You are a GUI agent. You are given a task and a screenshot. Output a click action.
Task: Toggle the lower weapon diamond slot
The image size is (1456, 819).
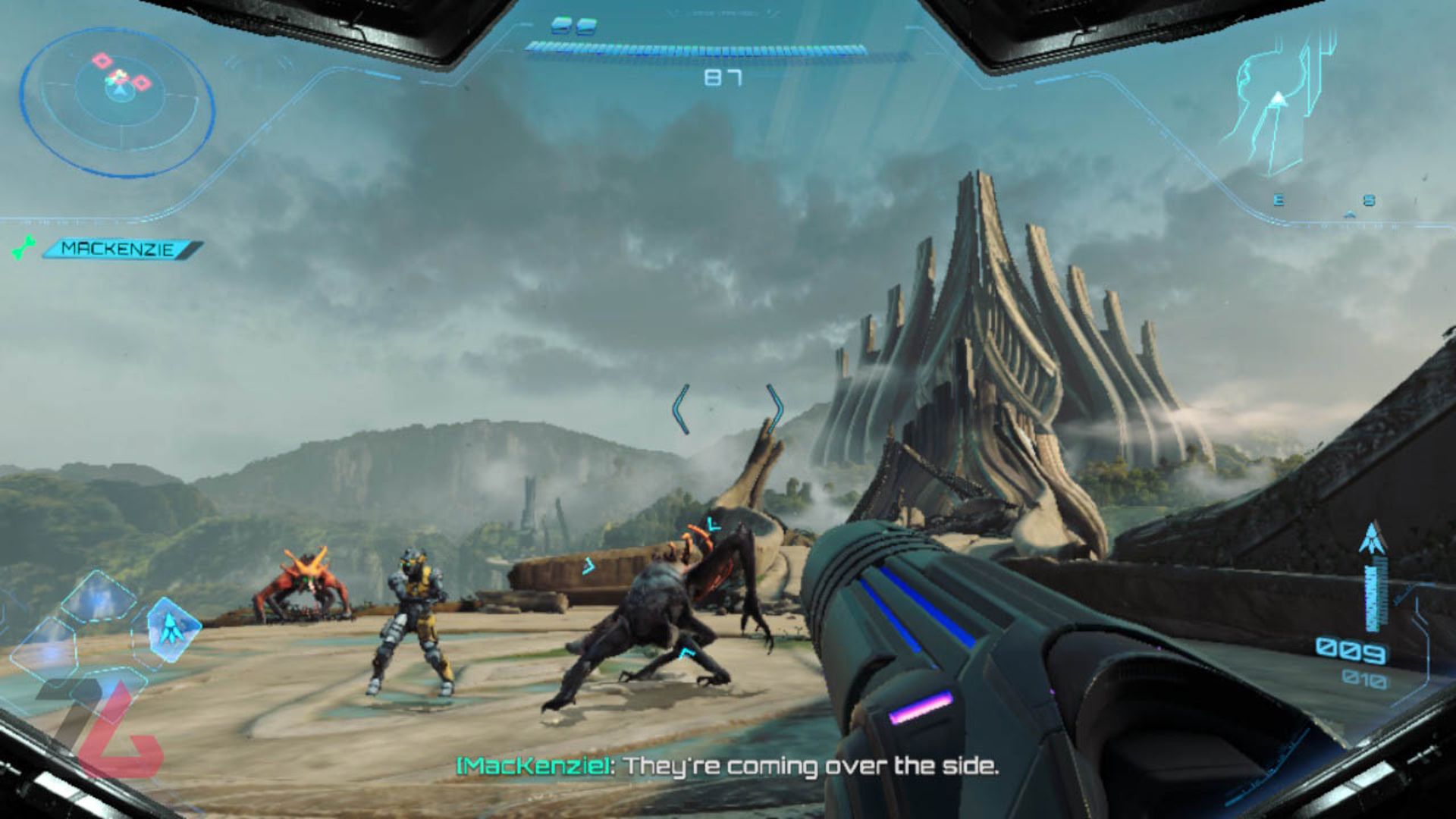109,689
